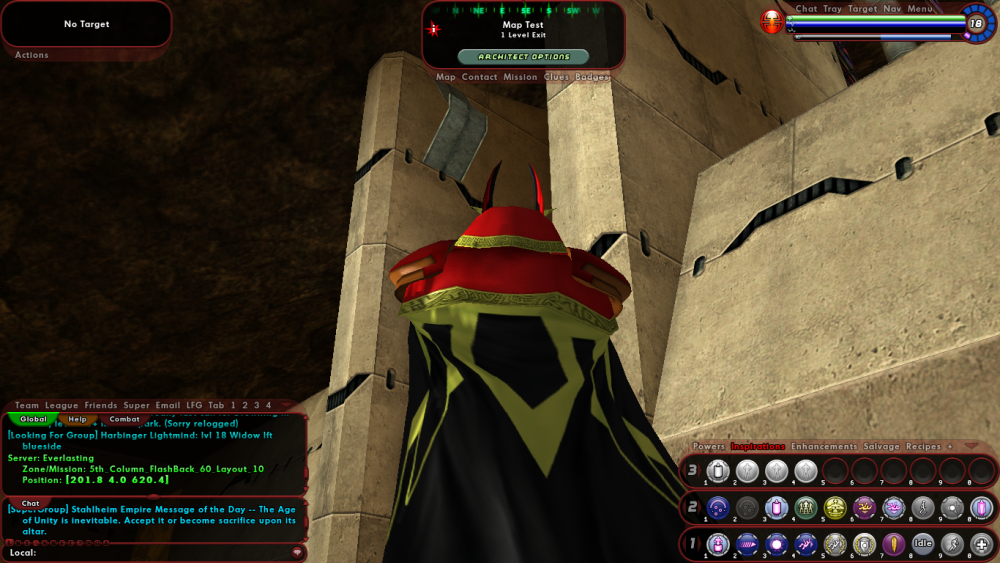Open the Mission window
Image resolution: width=1000 pixels, height=563 pixels.
coord(520,77)
